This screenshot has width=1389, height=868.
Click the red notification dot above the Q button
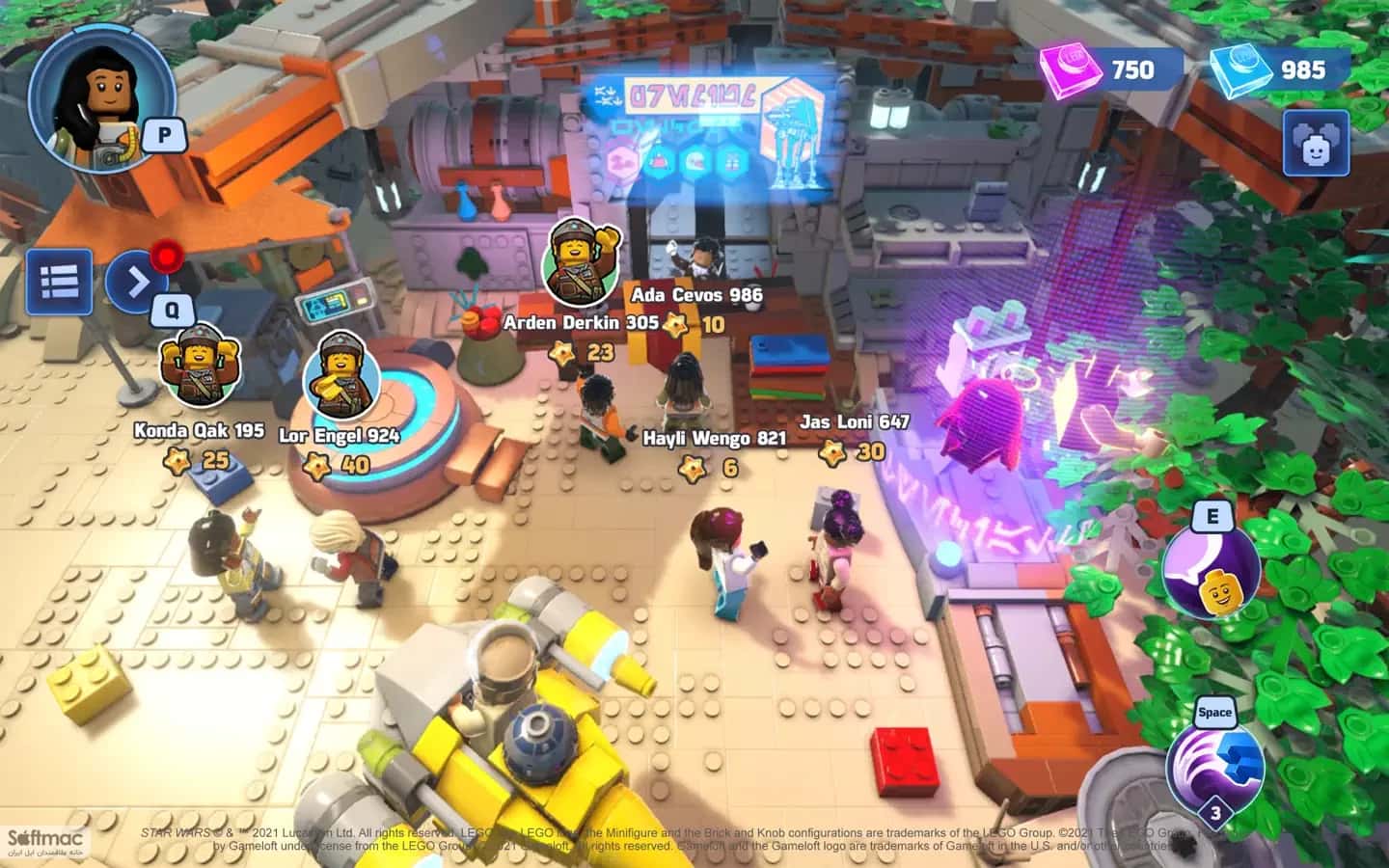pyautogui.click(x=166, y=256)
